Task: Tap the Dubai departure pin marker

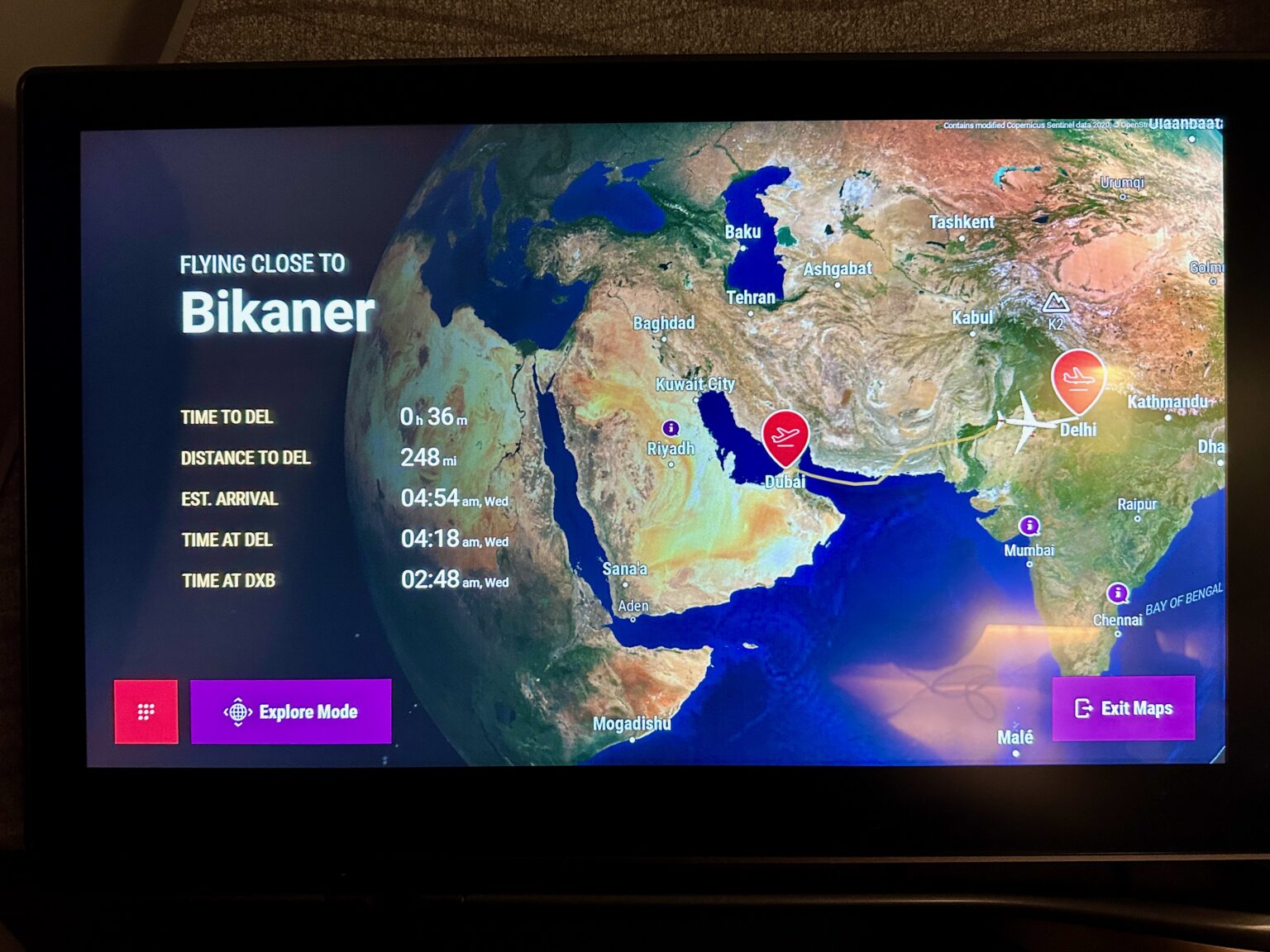Action: [x=787, y=436]
